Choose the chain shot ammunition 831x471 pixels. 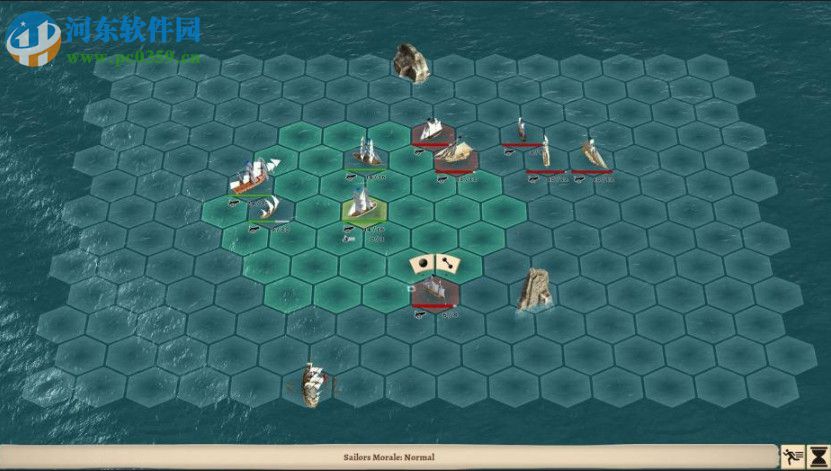point(447,263)
